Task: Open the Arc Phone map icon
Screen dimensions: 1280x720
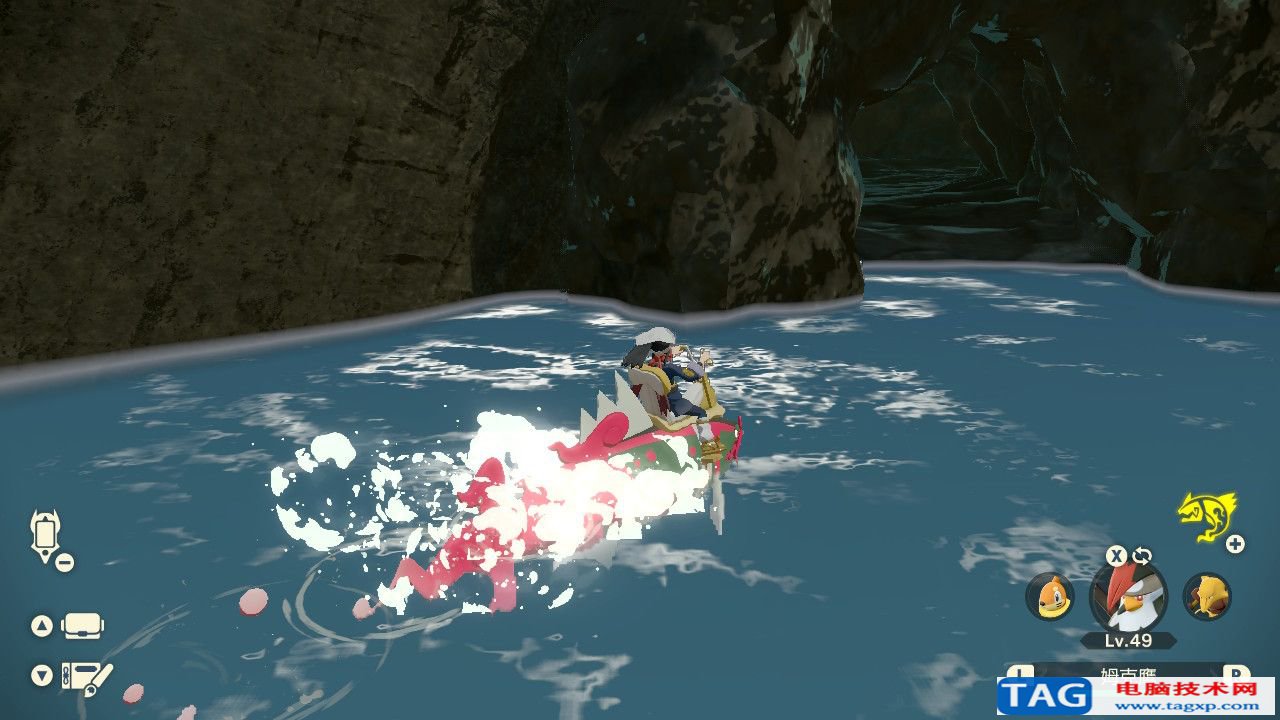Action: point(44,536)
